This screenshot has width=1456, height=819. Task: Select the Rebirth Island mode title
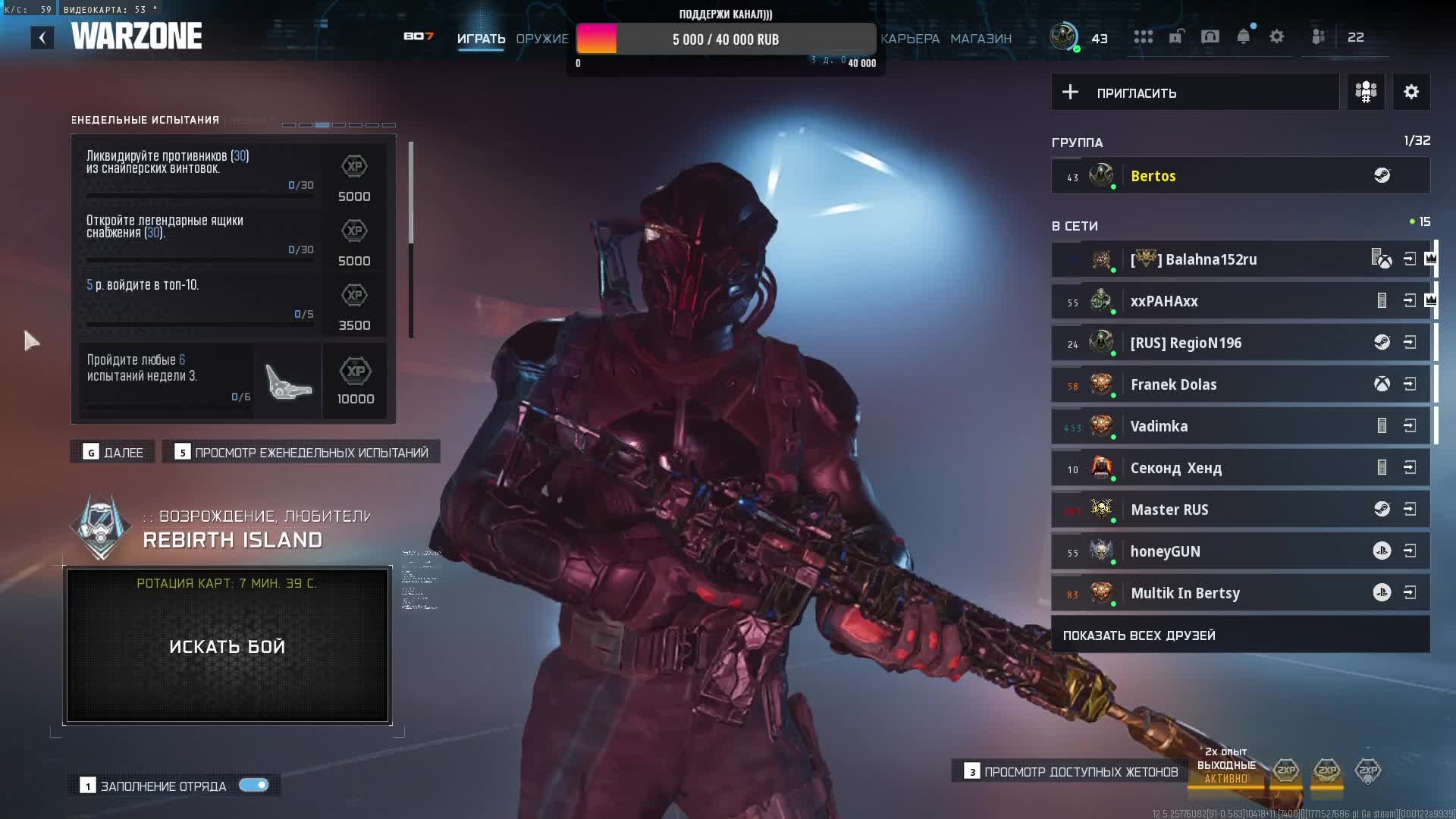pos(233,540)
